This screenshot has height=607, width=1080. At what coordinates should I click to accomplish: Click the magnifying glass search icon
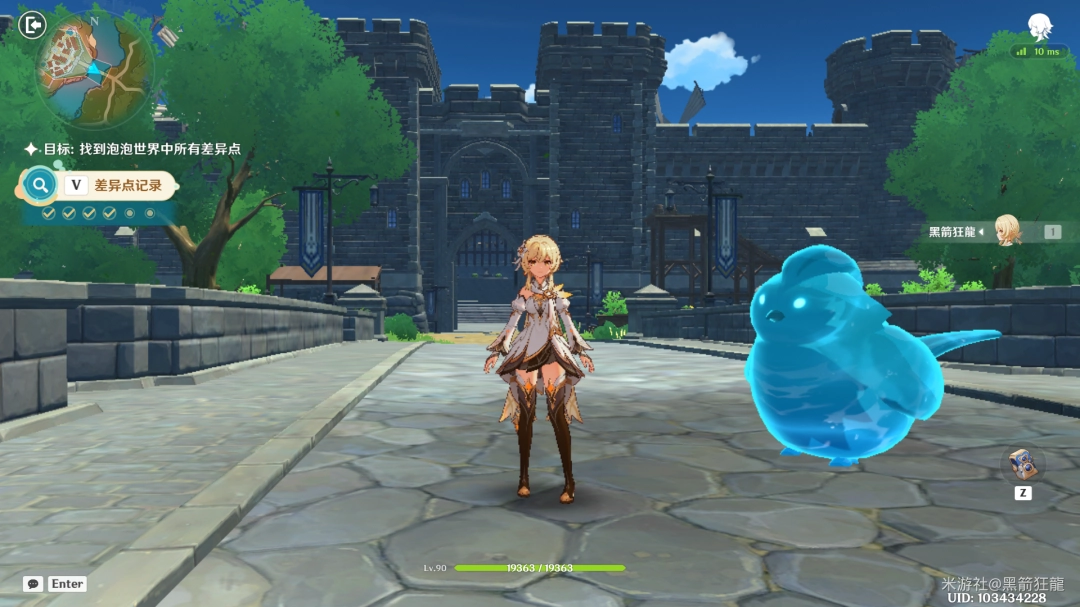pyautogui.click(x=40, y=185)
